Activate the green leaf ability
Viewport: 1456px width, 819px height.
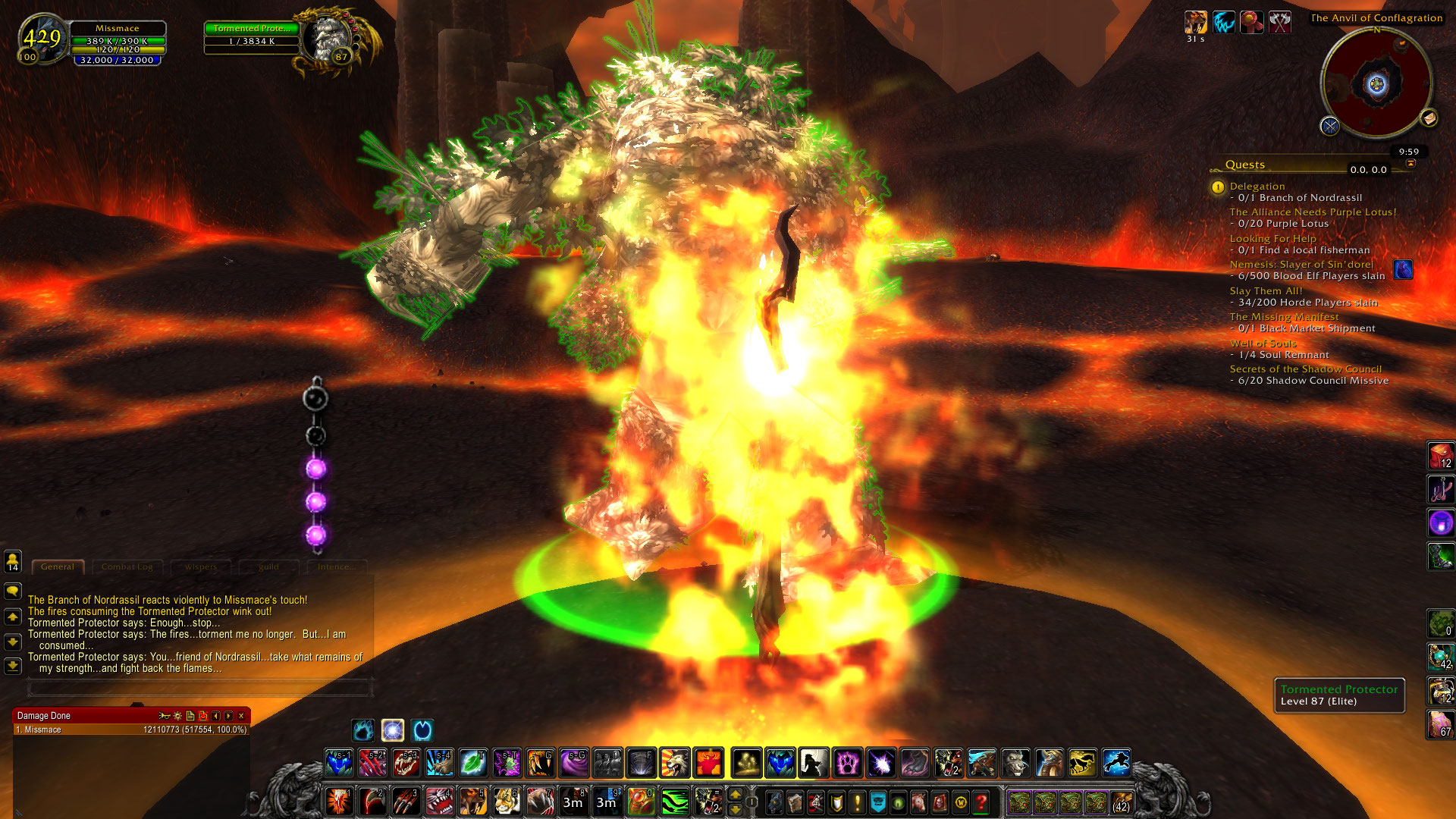coord(473,763)
